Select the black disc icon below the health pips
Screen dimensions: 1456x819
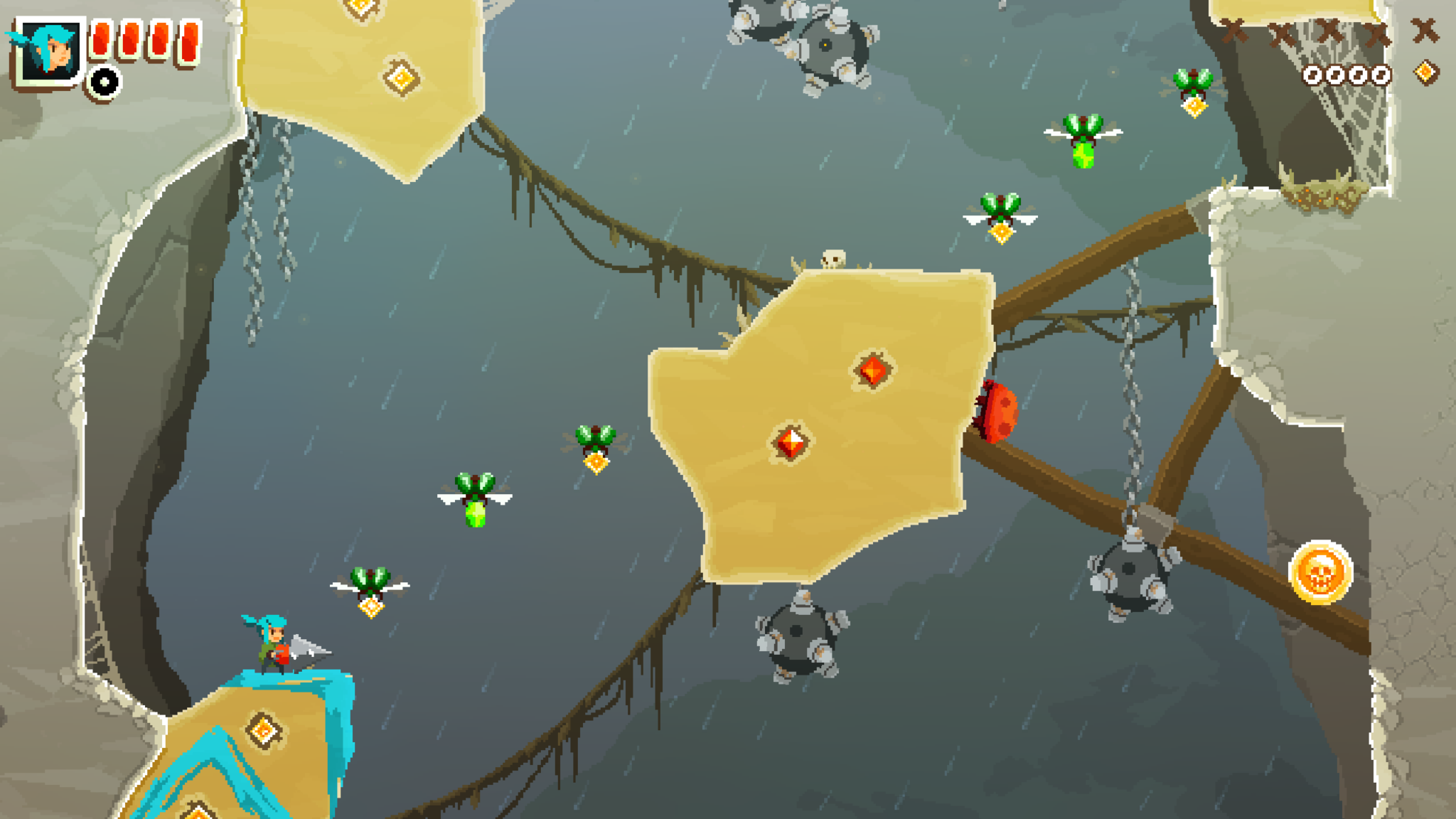(105, 82)
